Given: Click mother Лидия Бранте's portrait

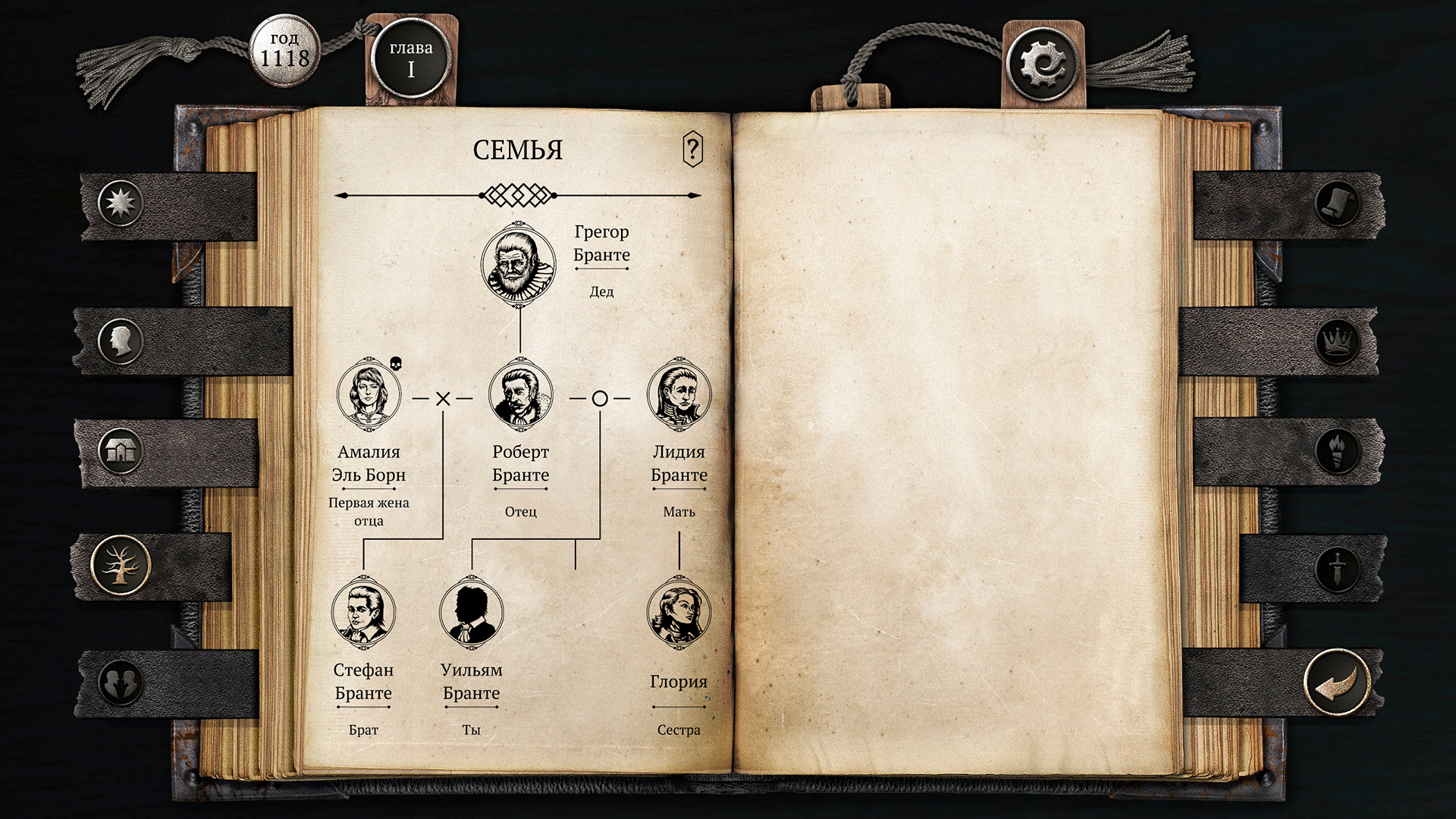Looking at the screenshot, I should 679,394.
